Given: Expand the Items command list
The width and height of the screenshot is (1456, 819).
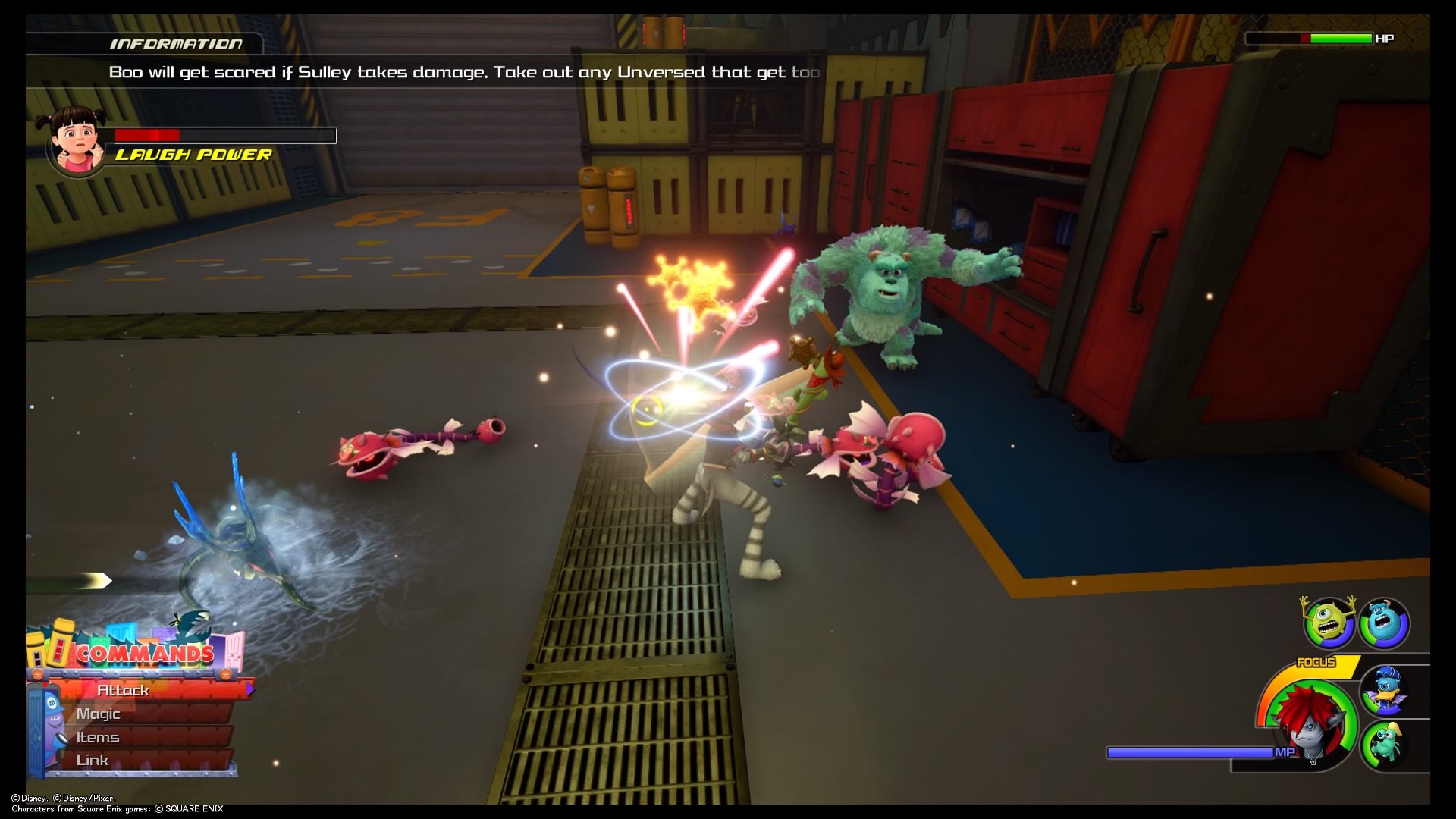Looking at the screenshot, I should click(97, 736).
